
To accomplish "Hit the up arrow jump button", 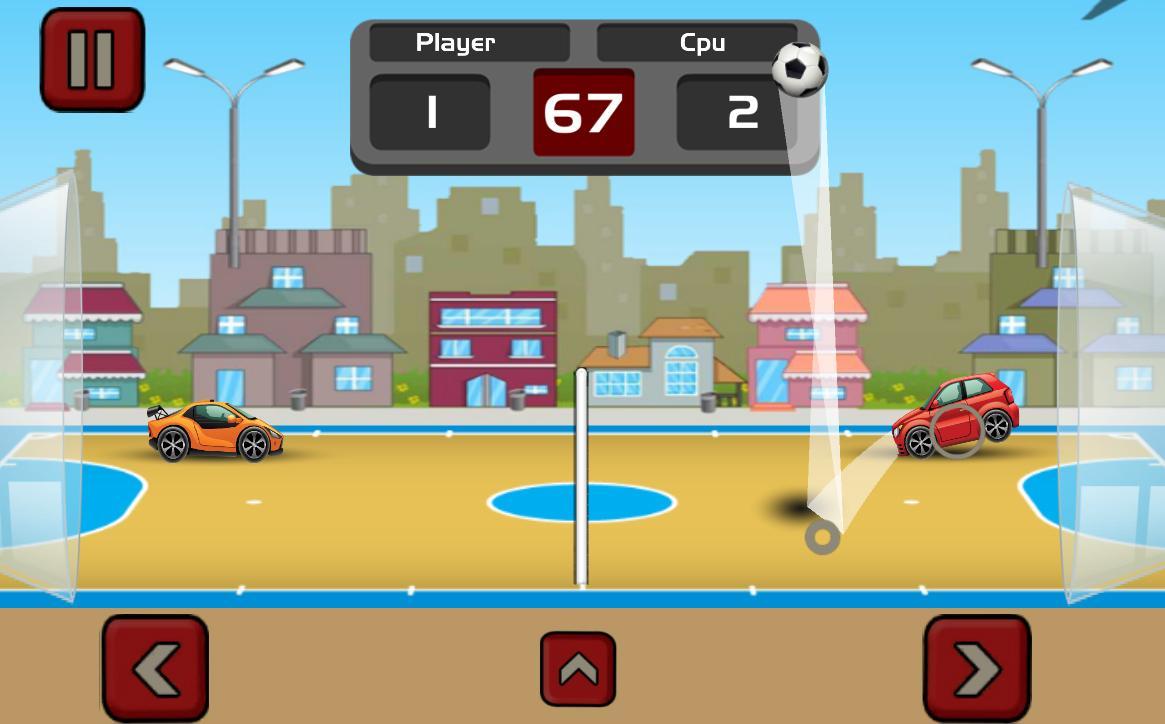I will pos(578,669).
